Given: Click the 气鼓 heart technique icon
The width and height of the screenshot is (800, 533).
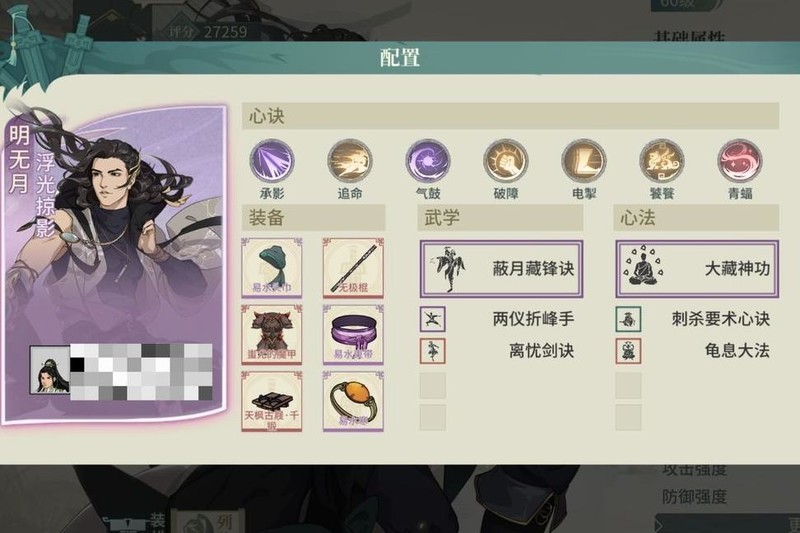Looking at the screenshot, I should (x=428, y=160).
